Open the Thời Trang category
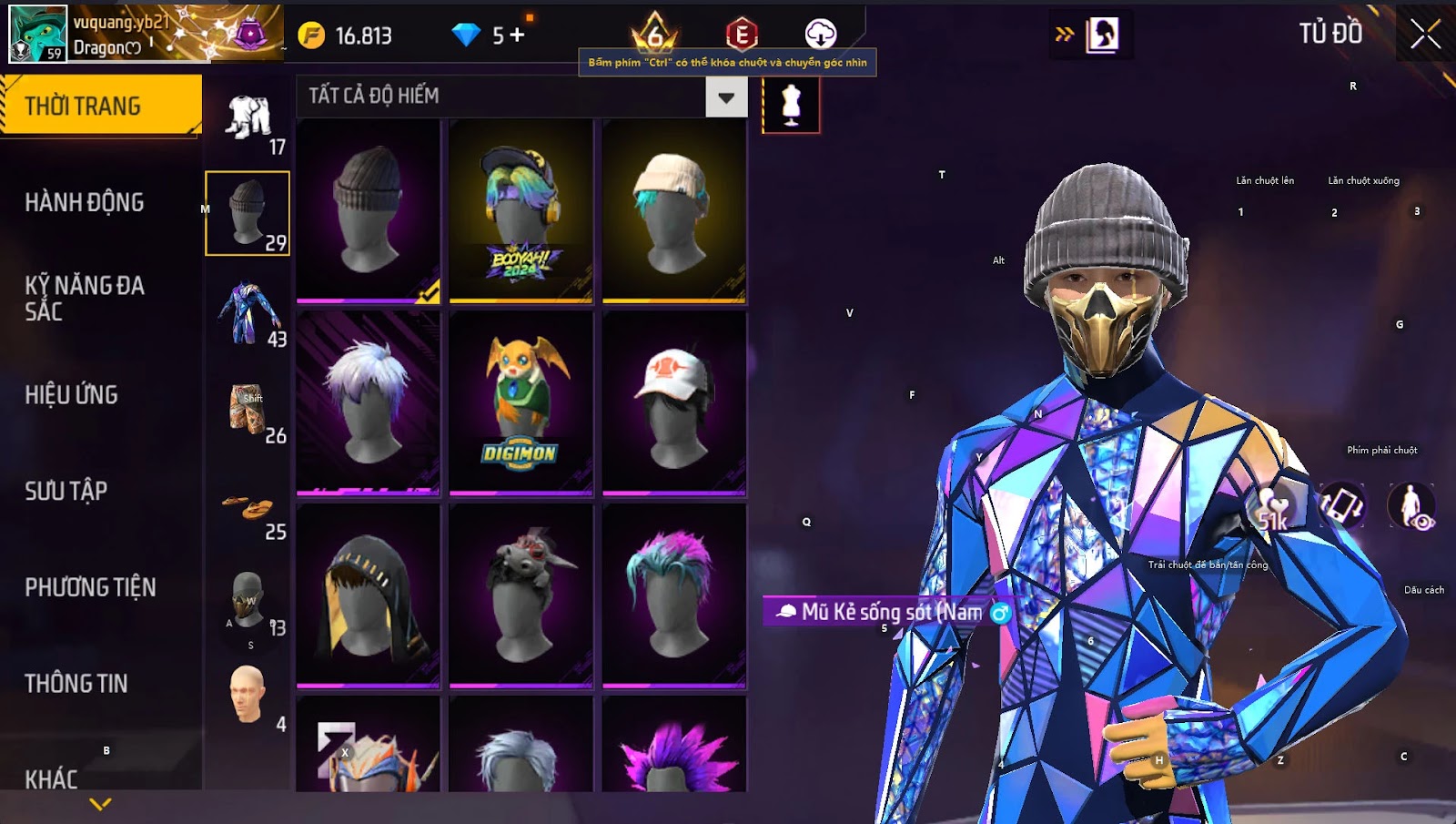1456x824 pixels. pyautogui.click(x=100, y=106)
